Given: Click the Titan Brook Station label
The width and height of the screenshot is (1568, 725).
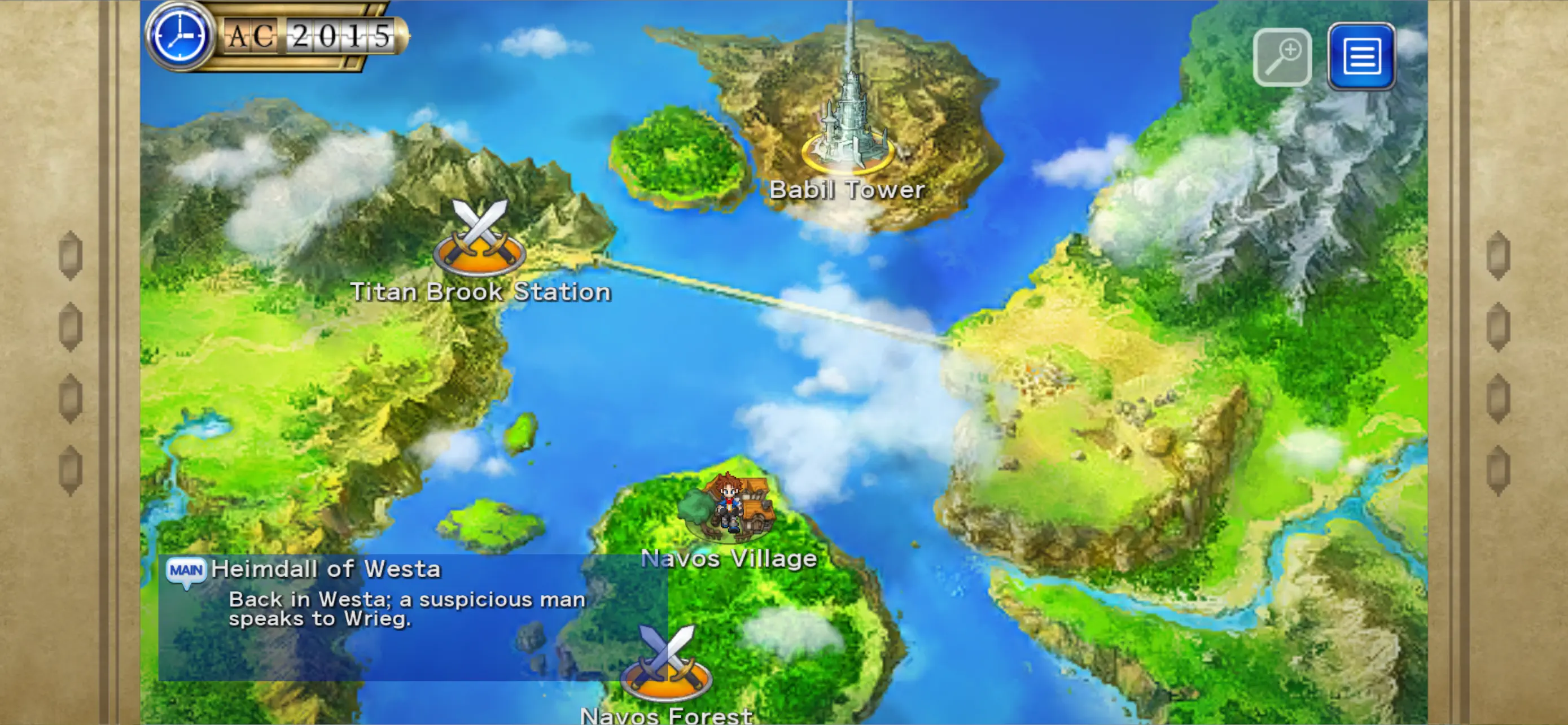Looking at the screenshot, I should click(x=481, y=291).
